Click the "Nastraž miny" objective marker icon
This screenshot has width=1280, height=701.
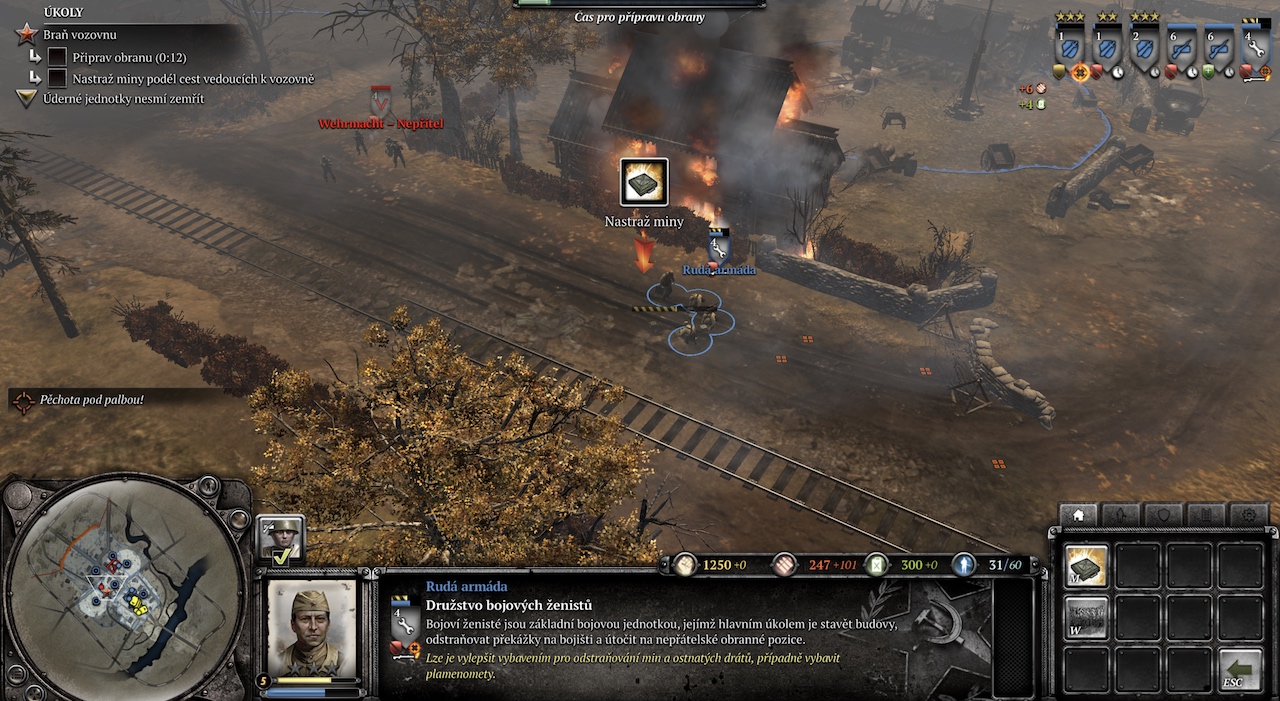[x=644, y=182]
